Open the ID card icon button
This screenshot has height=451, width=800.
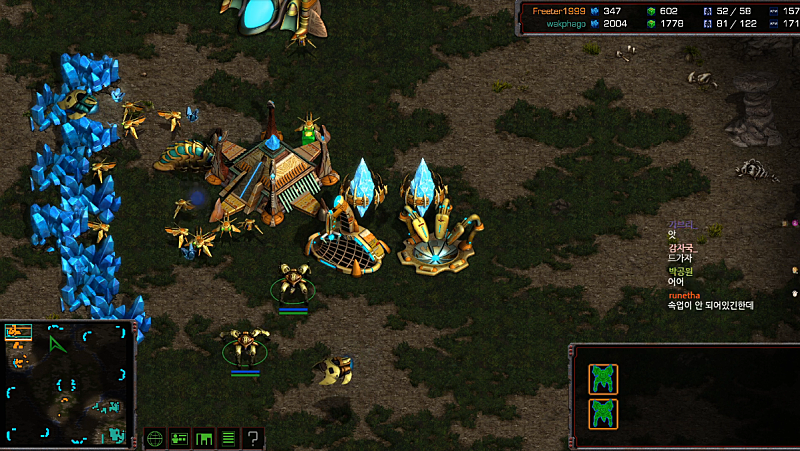[x=180, y=438]
